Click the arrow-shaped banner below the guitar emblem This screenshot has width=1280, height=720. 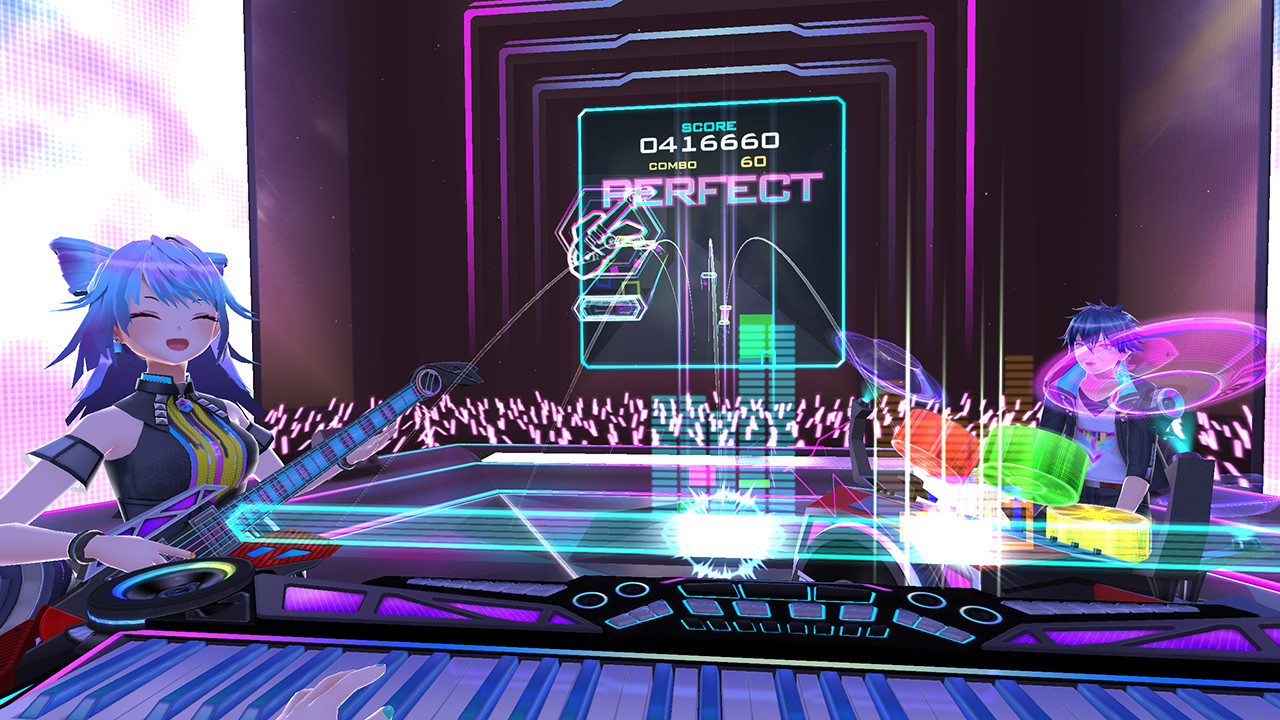point(610,310)
